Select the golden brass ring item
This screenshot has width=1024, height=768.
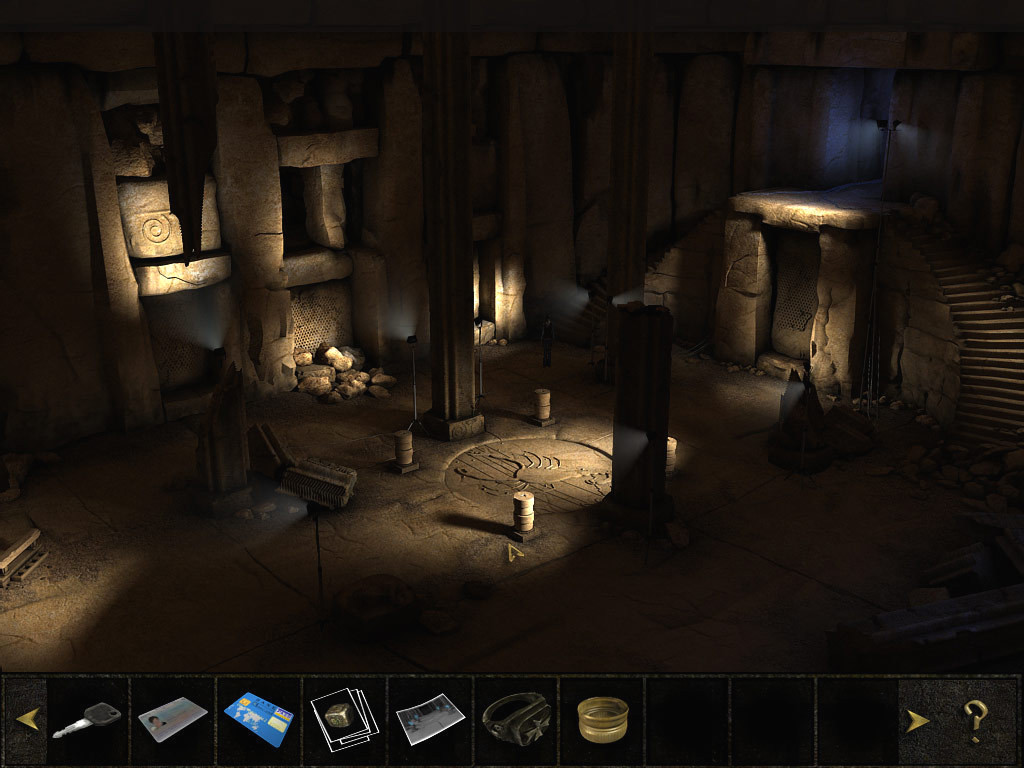[602, 719]
